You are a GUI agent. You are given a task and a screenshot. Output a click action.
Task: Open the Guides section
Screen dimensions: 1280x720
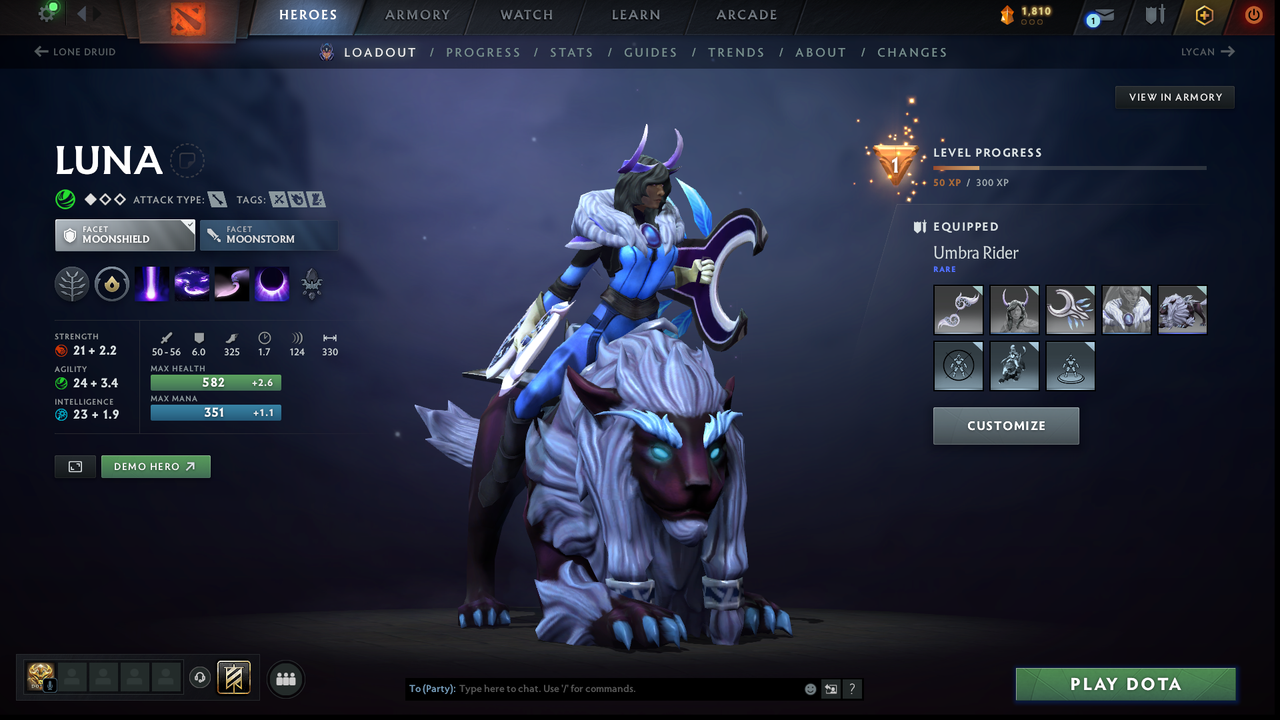[x=651, y=52]
